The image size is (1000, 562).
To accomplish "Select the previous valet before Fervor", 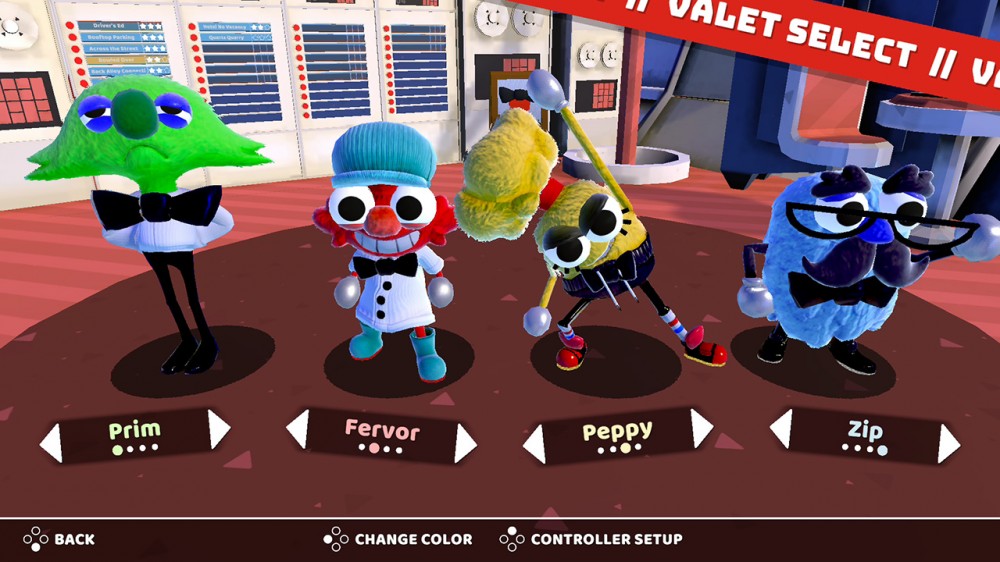I will (x=297, y=429).
